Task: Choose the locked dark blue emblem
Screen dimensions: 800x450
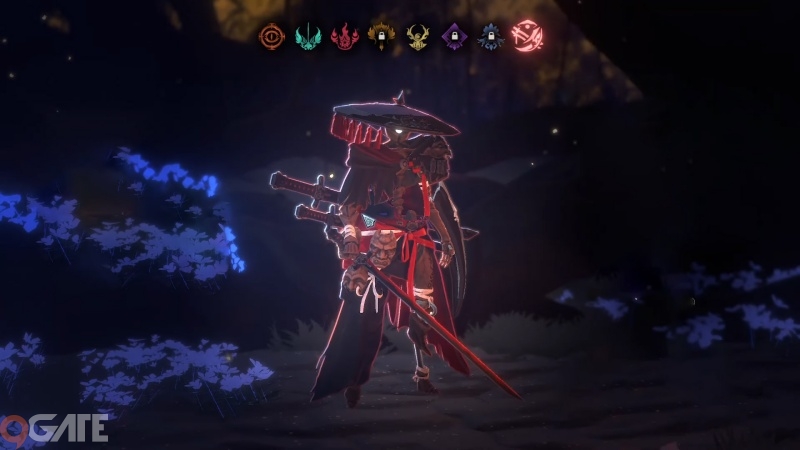Action: (490, 37)
